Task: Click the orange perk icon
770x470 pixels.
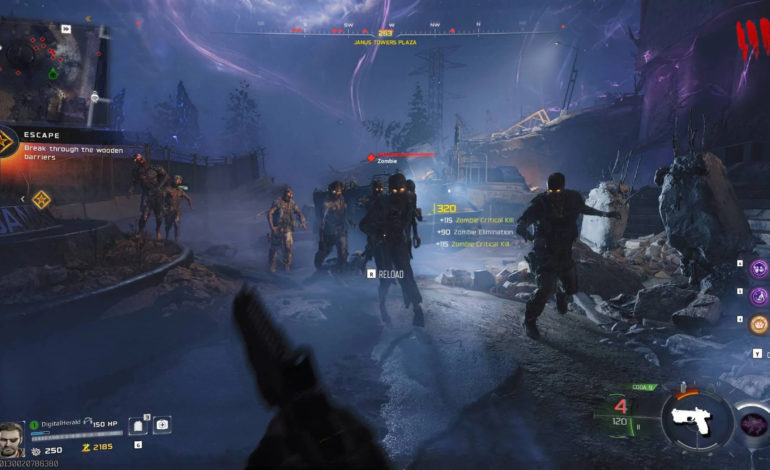Action: click(759, 325)
